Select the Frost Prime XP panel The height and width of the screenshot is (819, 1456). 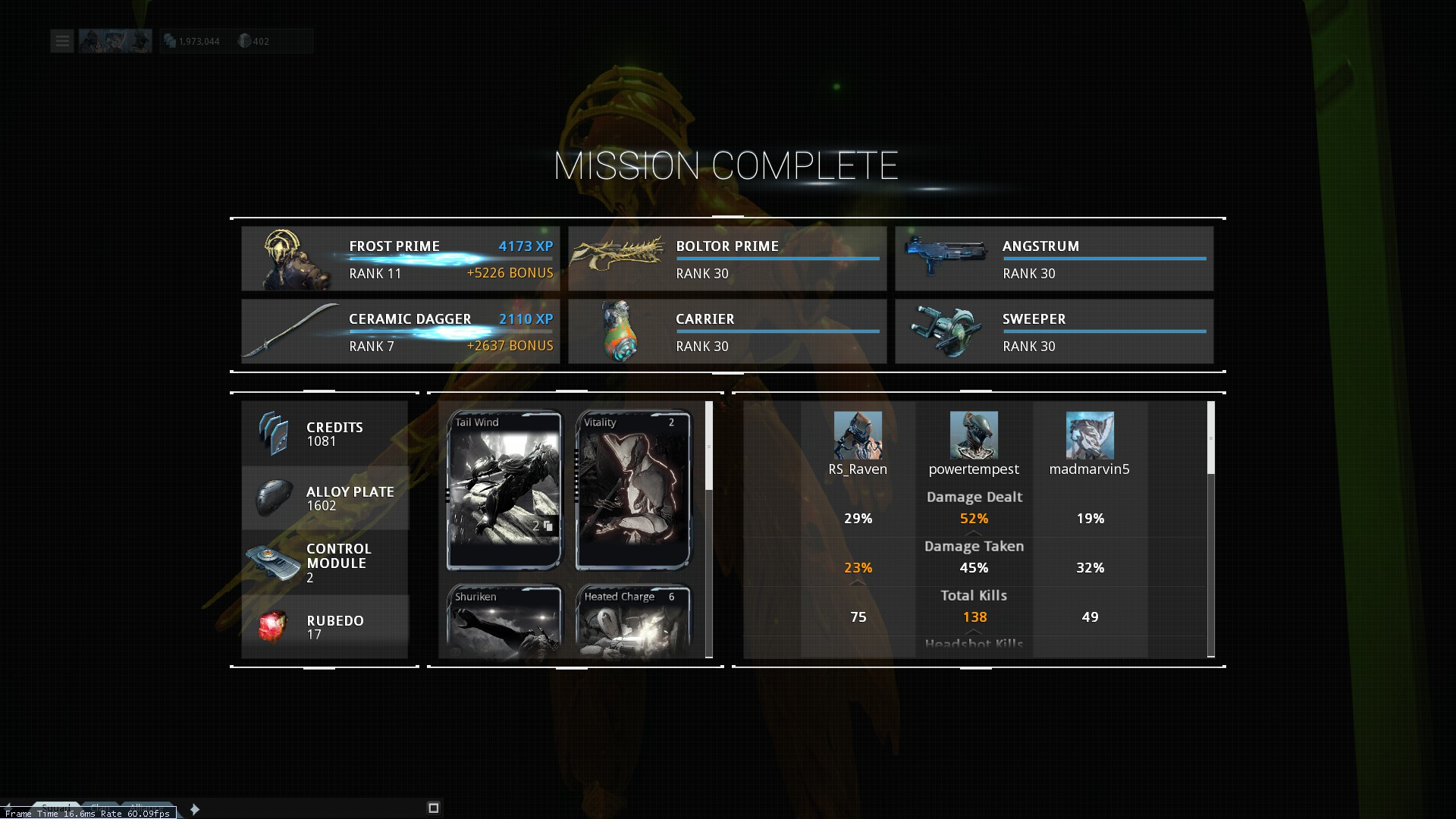[x=400, y=259]
